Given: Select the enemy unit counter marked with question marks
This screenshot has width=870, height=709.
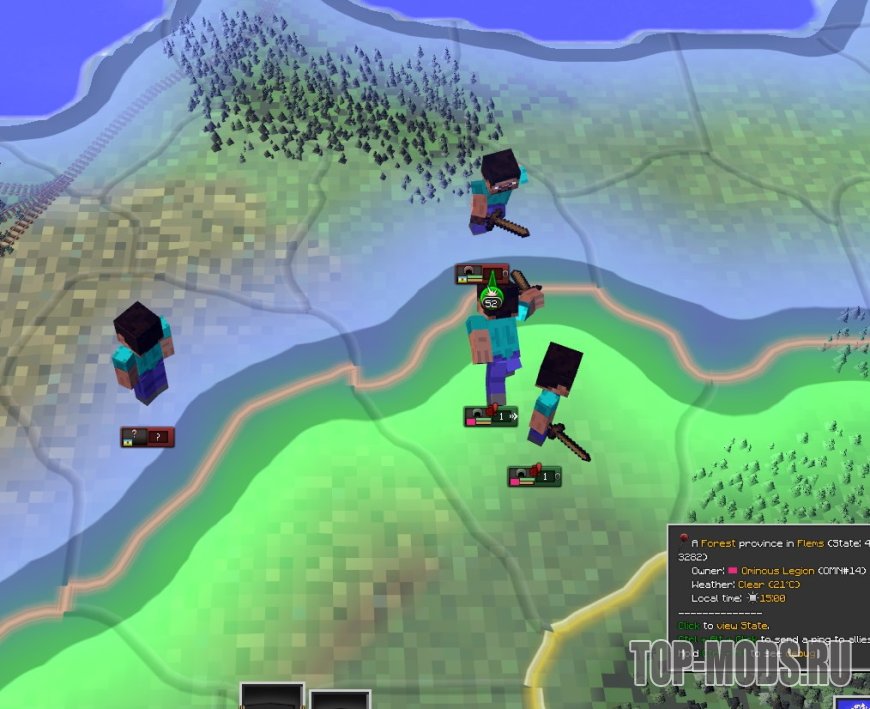Looking at the screenshot, I should (147, 437).
